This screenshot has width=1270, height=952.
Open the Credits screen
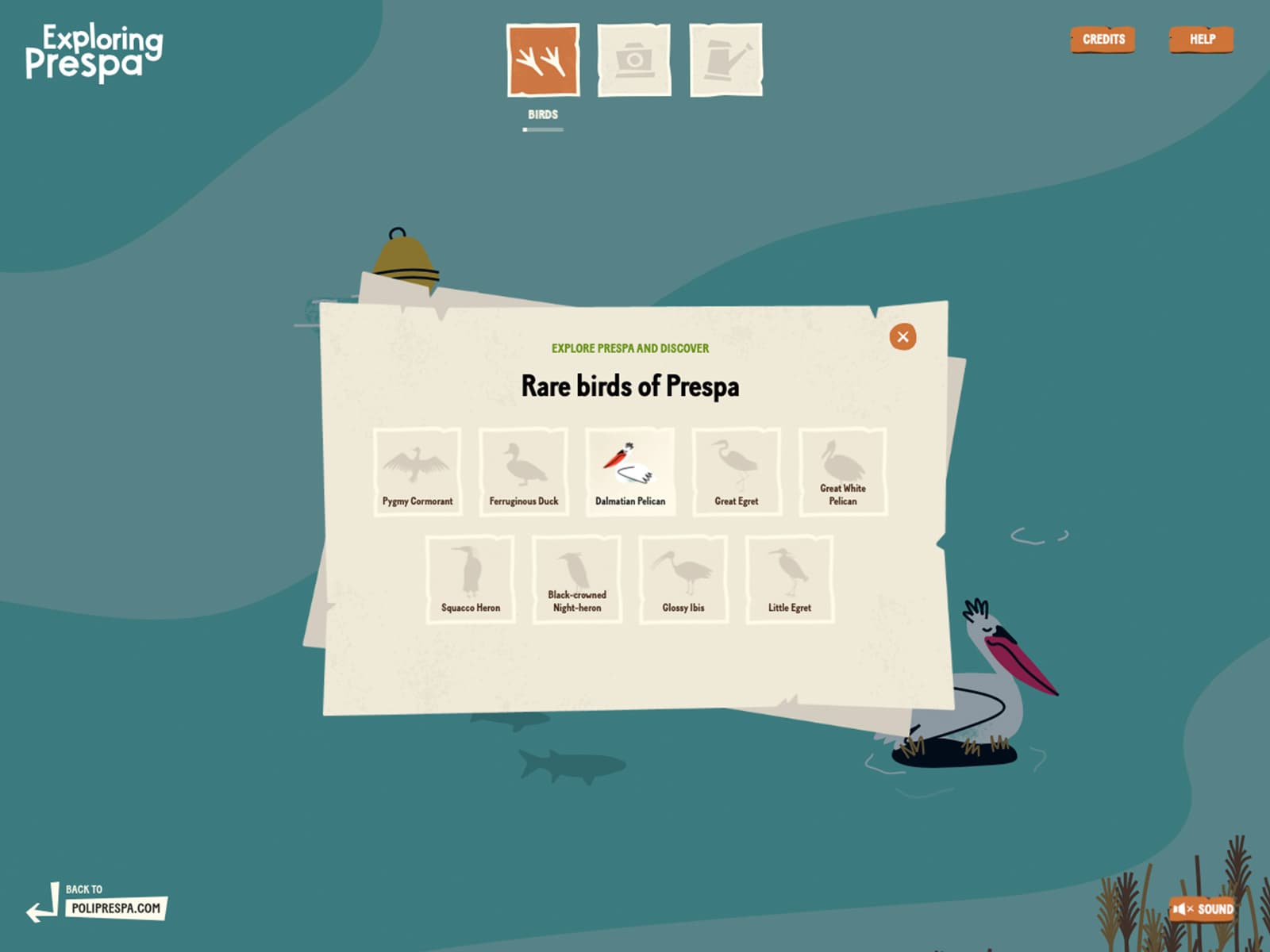[1103, 40]
